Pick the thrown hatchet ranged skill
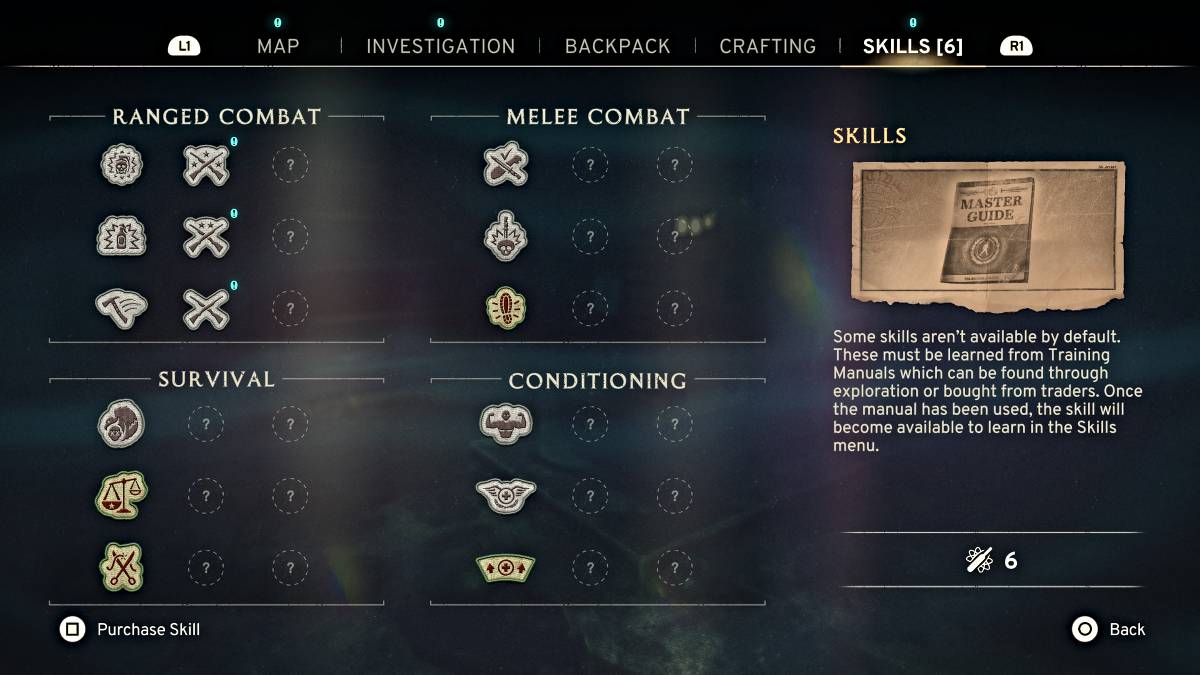 coord(122,309)
